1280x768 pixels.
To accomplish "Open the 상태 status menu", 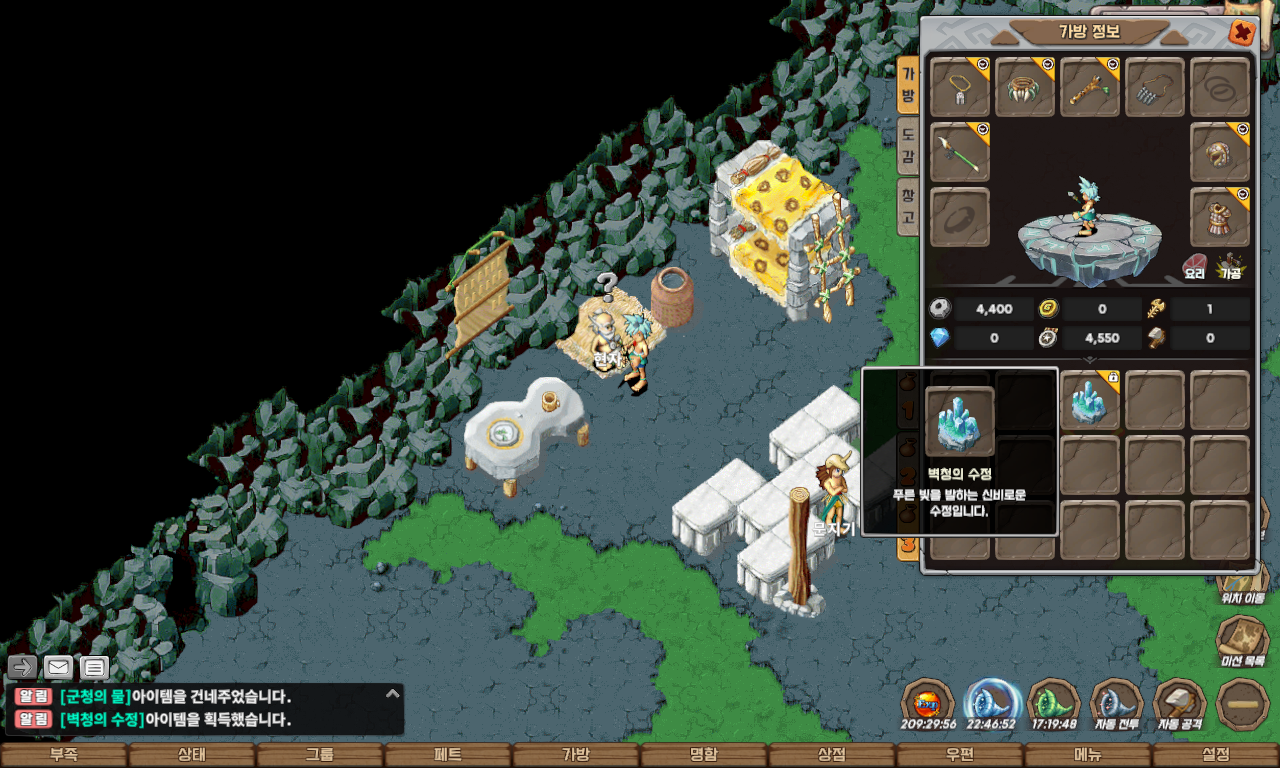I will point(192,755).
